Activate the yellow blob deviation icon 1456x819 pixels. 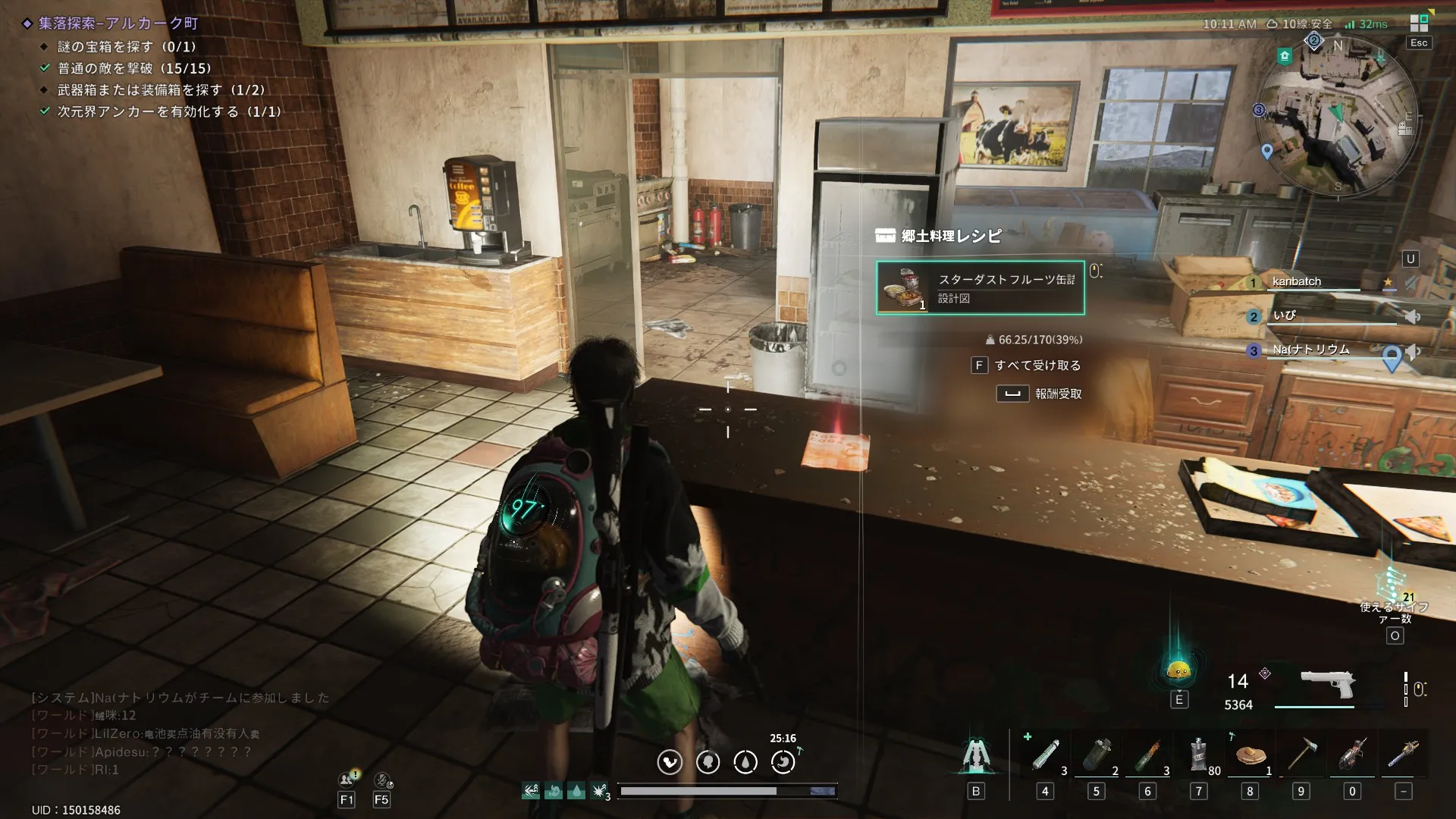tap(1178, 670)
